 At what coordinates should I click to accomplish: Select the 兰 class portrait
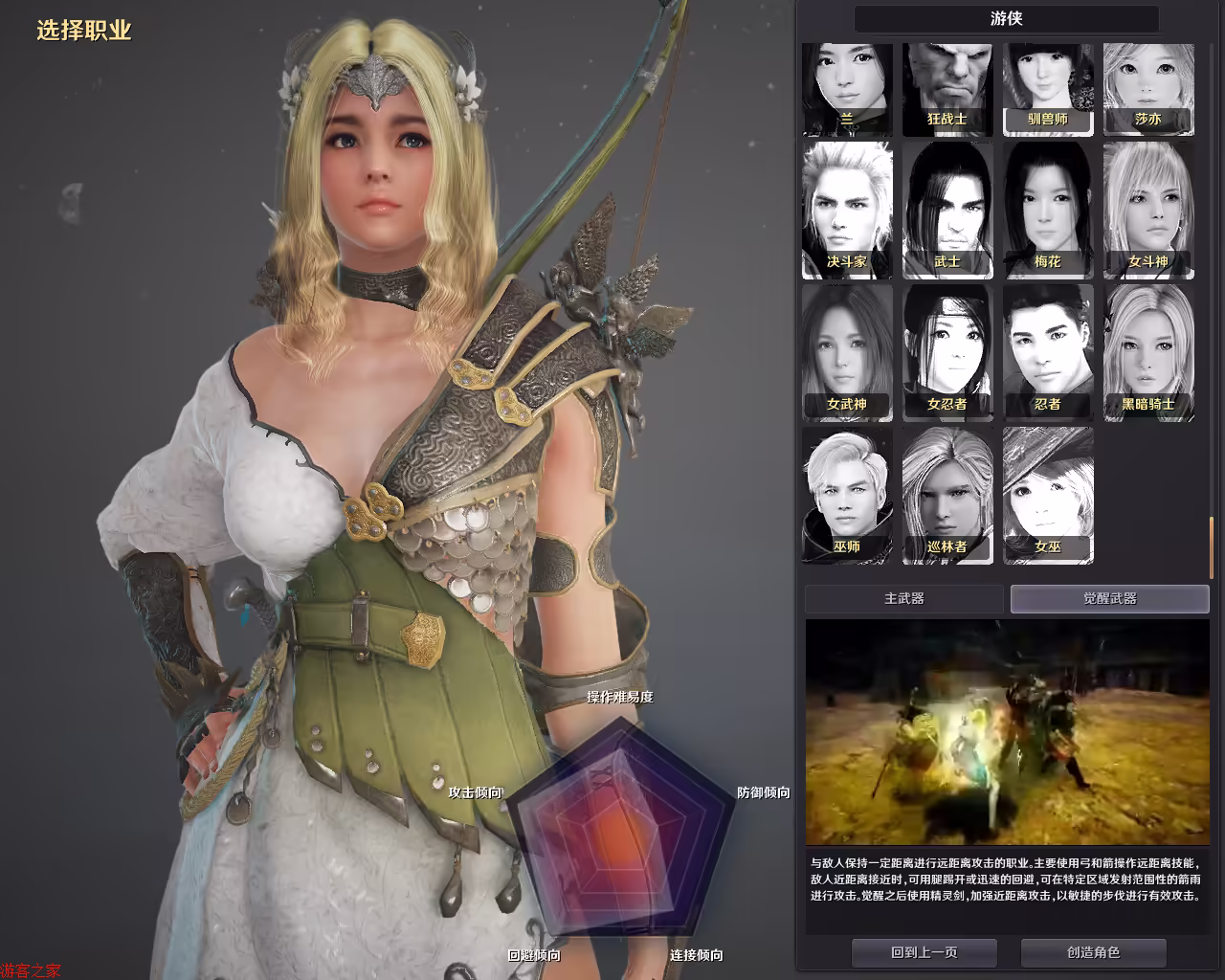click(847, 89)
